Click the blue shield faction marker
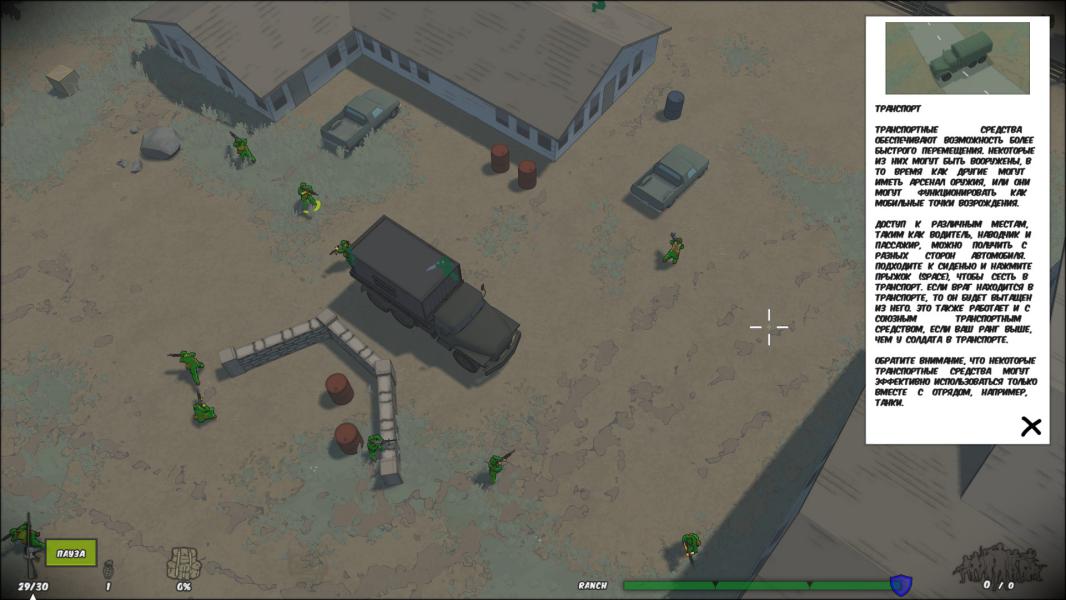Viewport: 1066px width, 600px height. click(x=899, y=584)
